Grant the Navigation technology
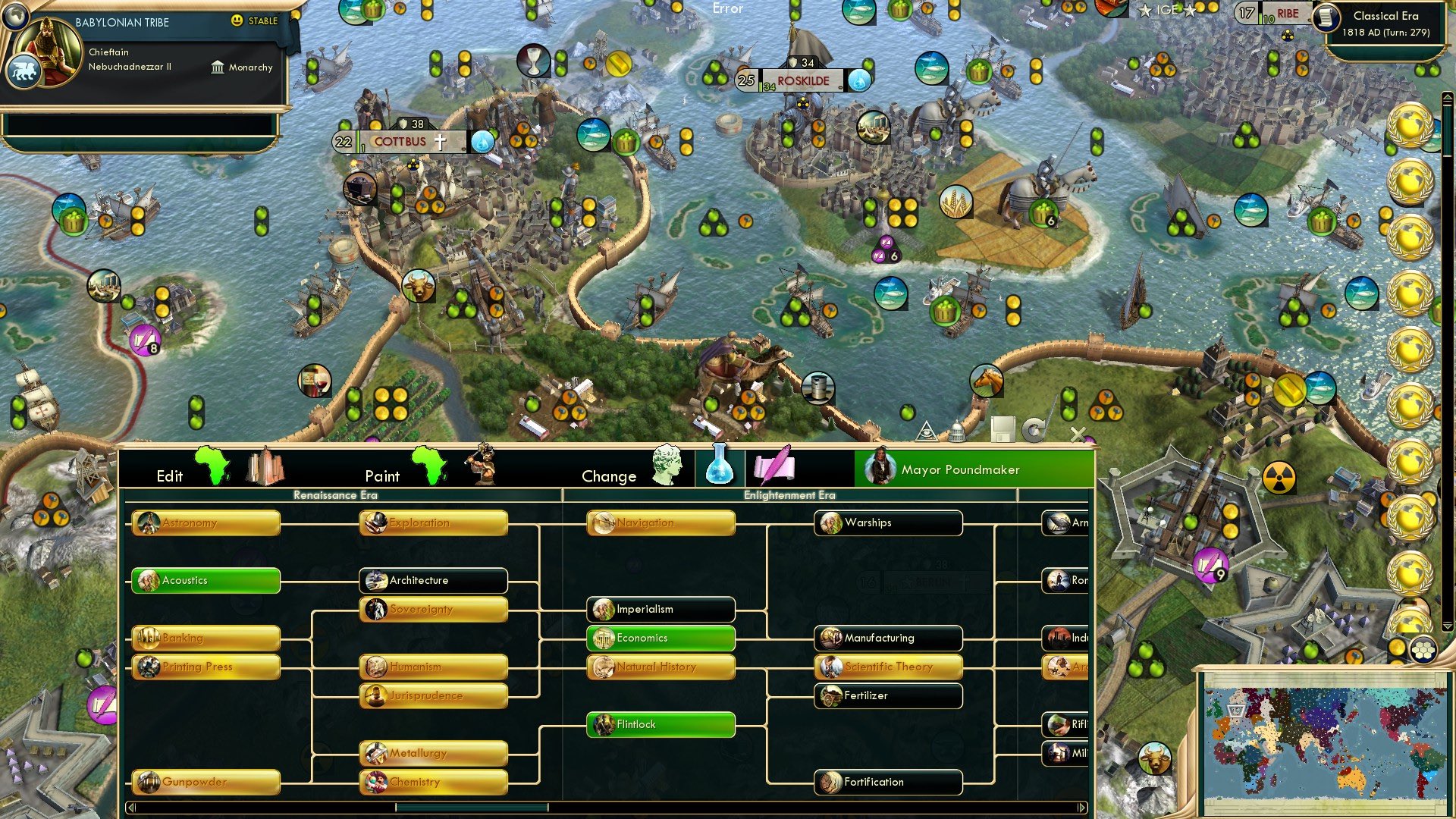This screenshot has height=819, width=1456. [659, 522]
